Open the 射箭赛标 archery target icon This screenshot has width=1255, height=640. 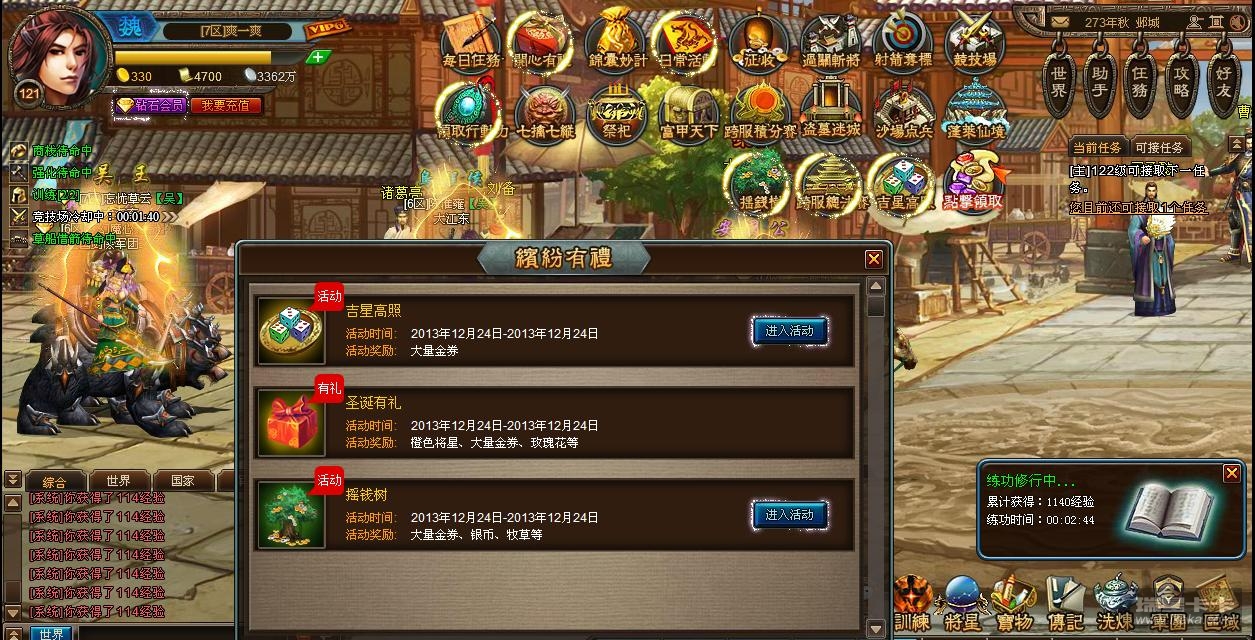click(x=903, y=40)
